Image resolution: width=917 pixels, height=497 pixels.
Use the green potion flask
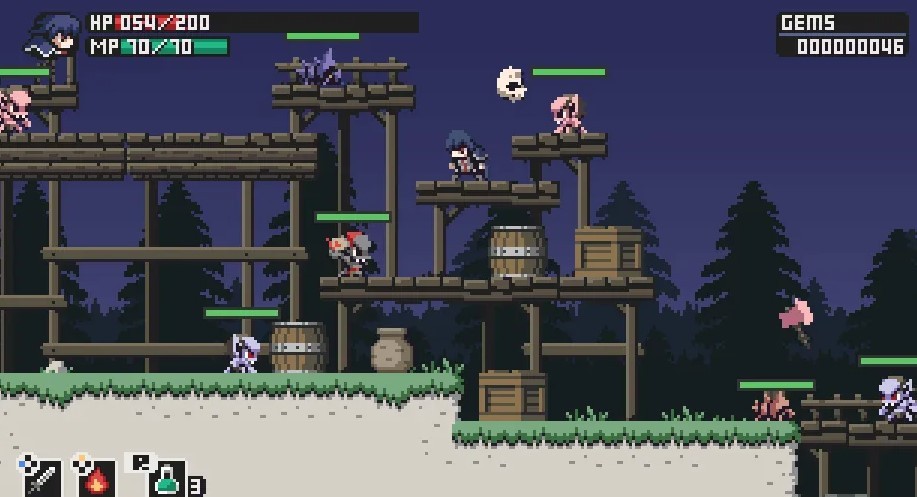pyautogui.click(x=166, y=480)
